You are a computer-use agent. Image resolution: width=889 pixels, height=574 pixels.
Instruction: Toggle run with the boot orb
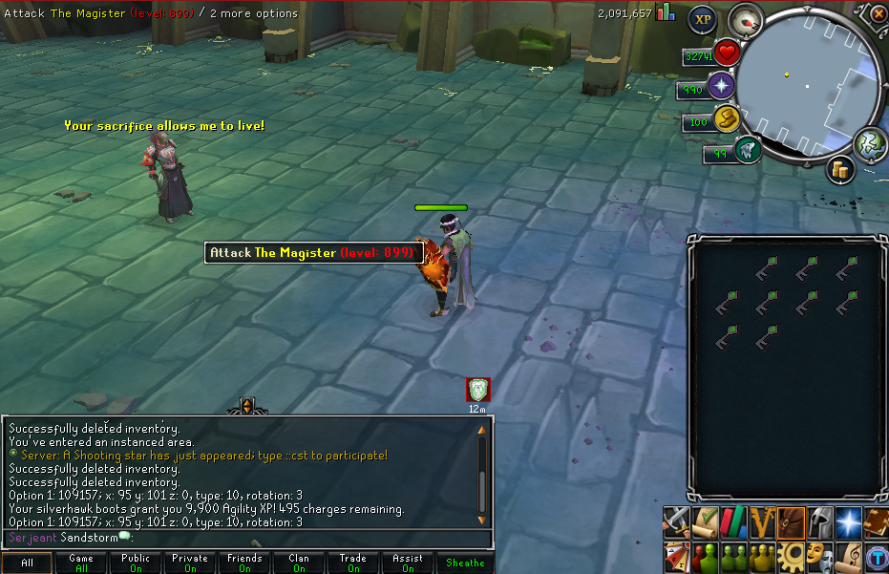(727, 120)
